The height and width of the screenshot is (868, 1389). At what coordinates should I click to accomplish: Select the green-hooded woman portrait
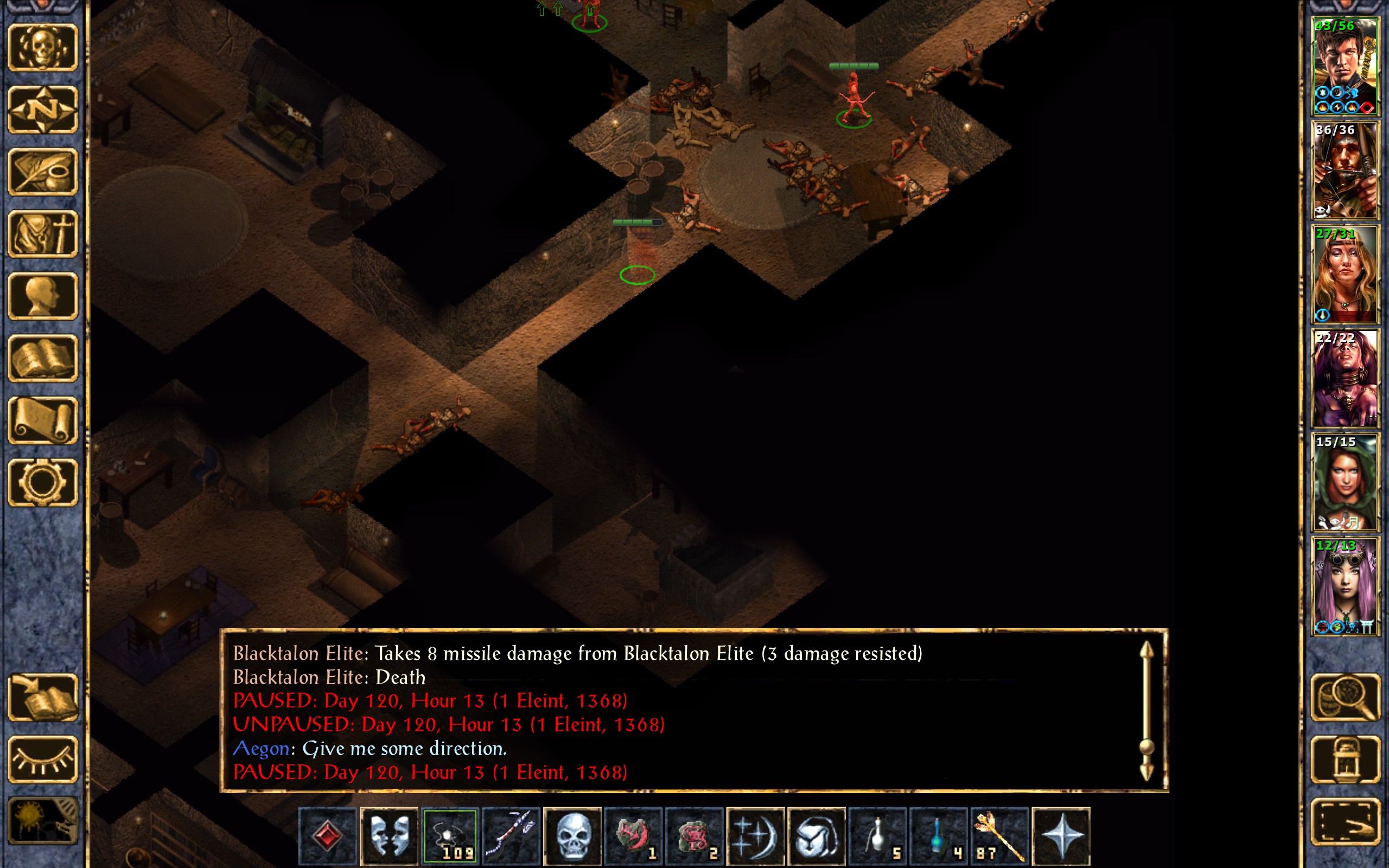click(1345, 482)
